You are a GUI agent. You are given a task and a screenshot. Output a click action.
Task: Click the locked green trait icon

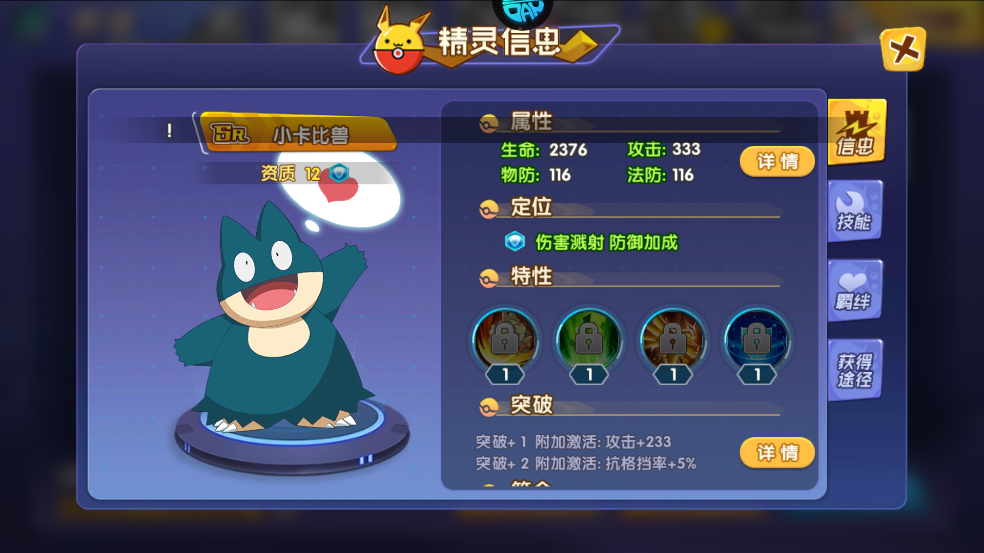click(589, 340)
